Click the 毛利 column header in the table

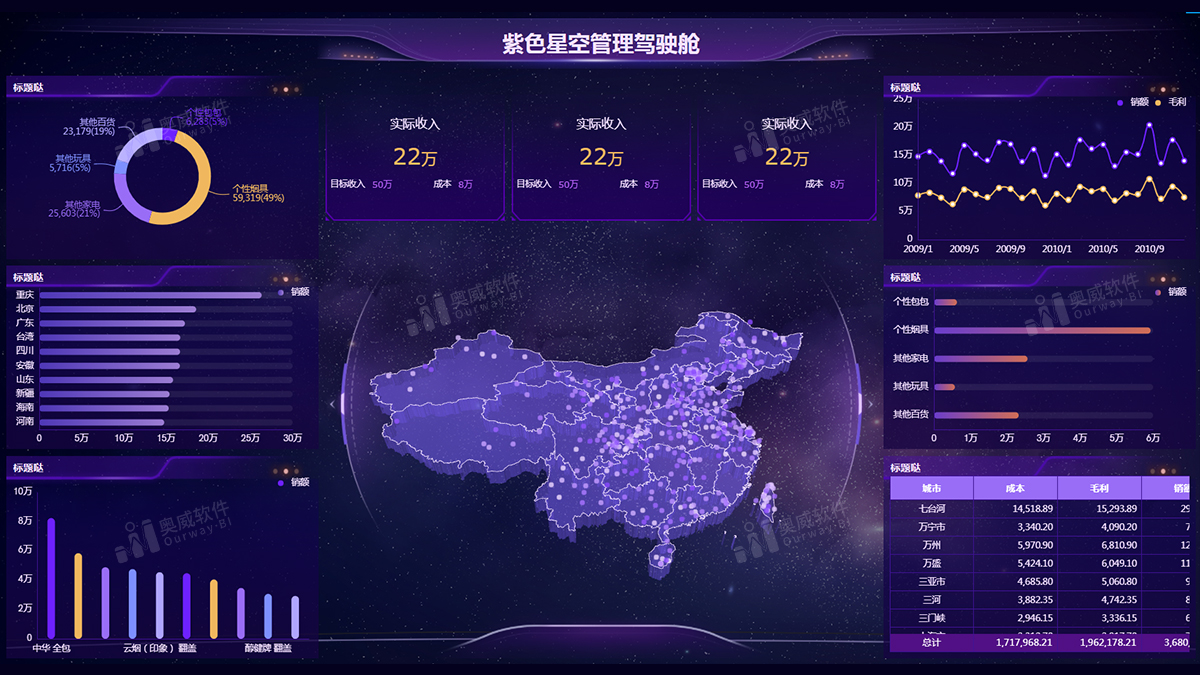click(1099, 488)
